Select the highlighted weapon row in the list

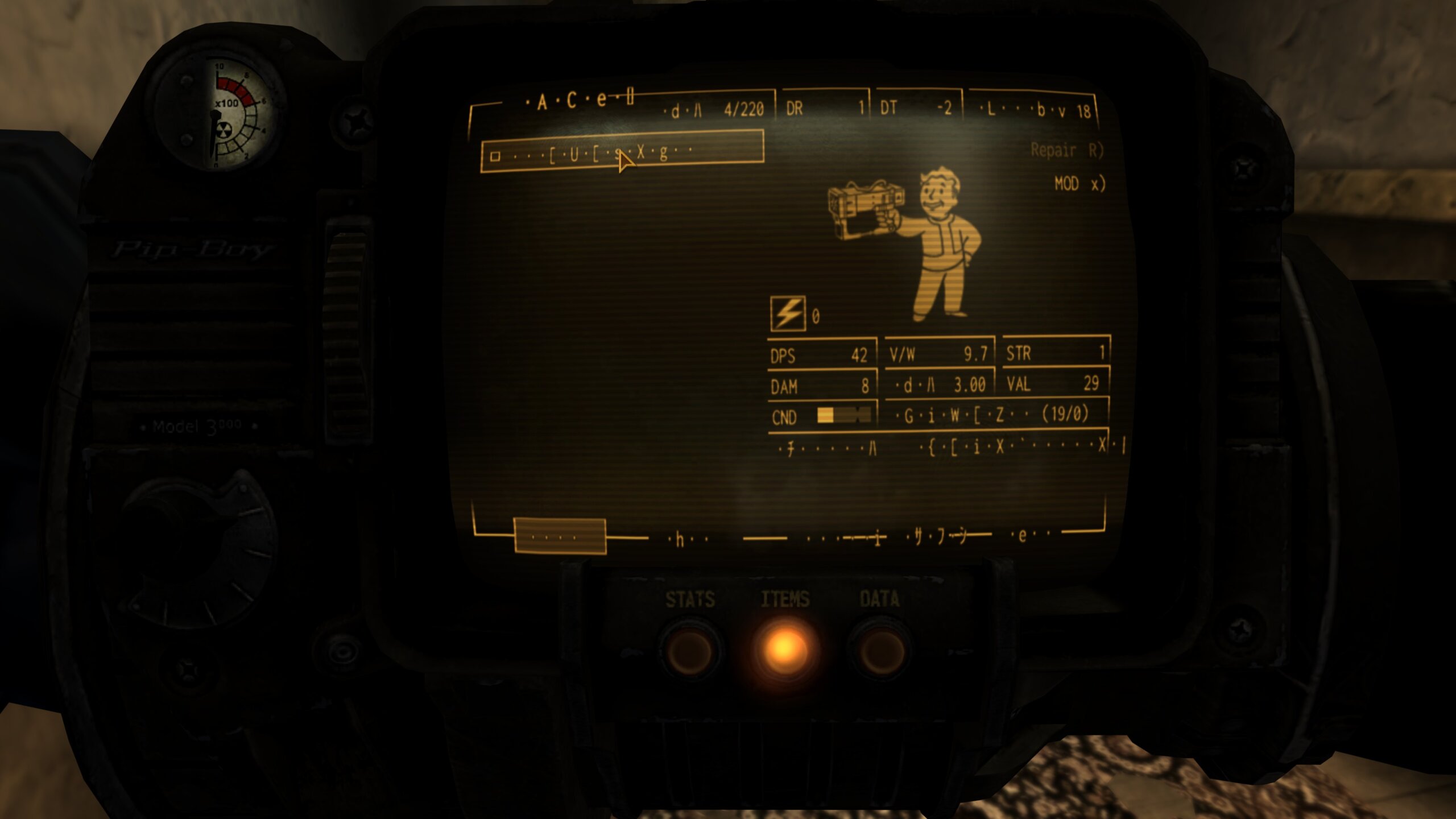point(622,152)
